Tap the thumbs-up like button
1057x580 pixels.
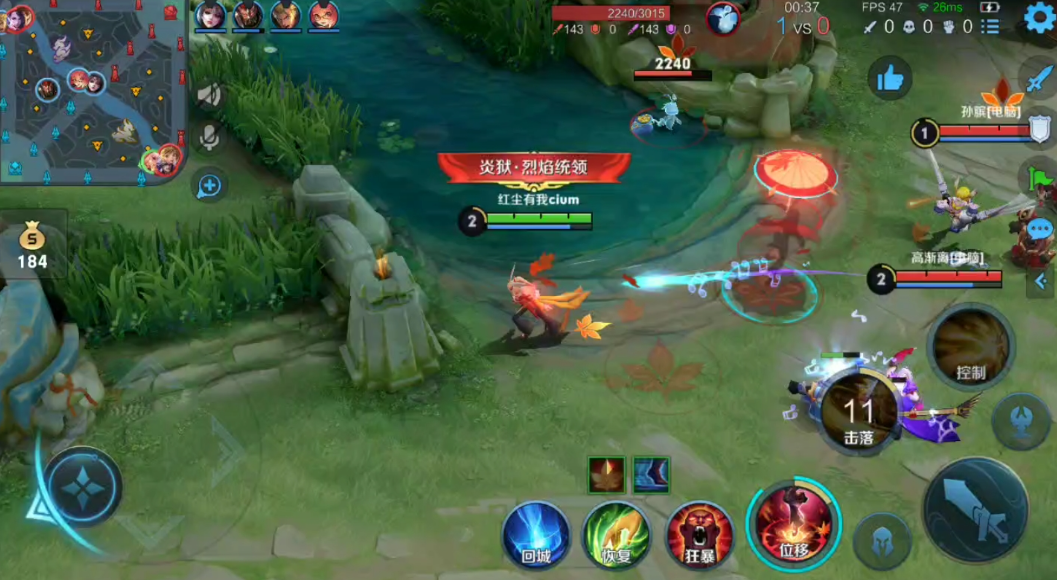[889, 78]
